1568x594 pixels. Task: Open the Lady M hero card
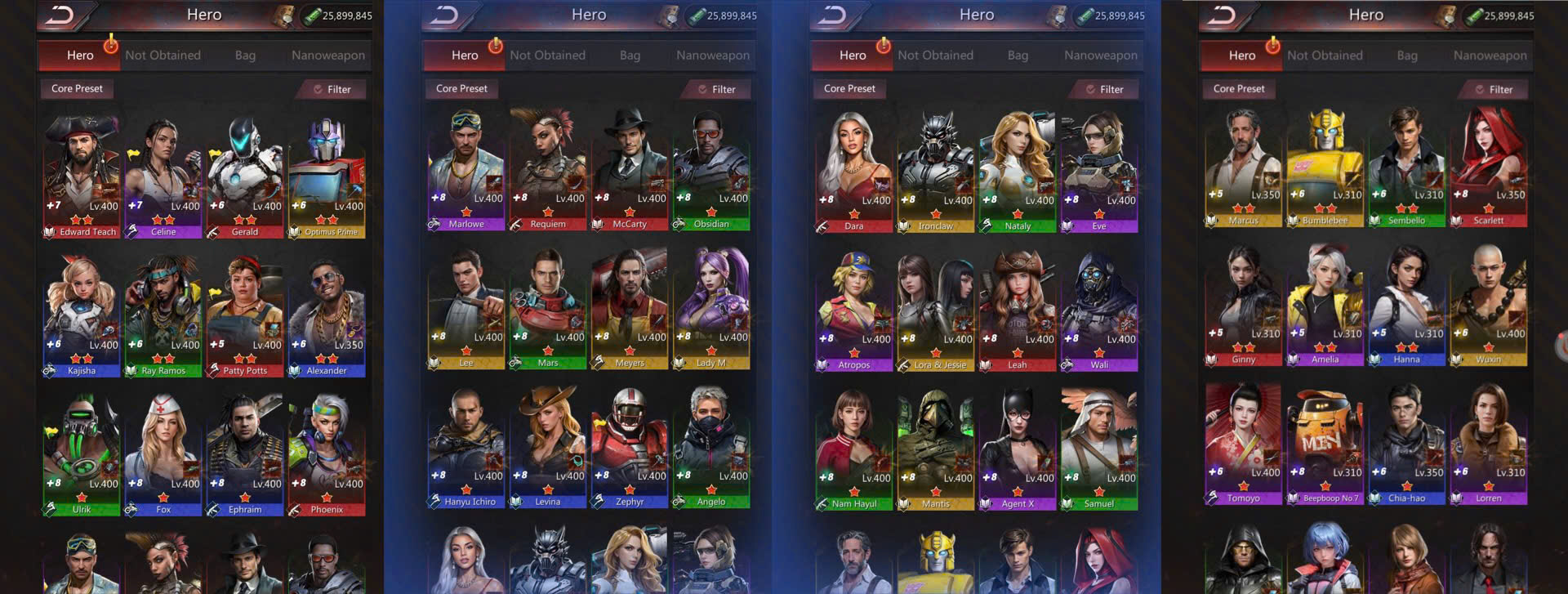(711, 304)
